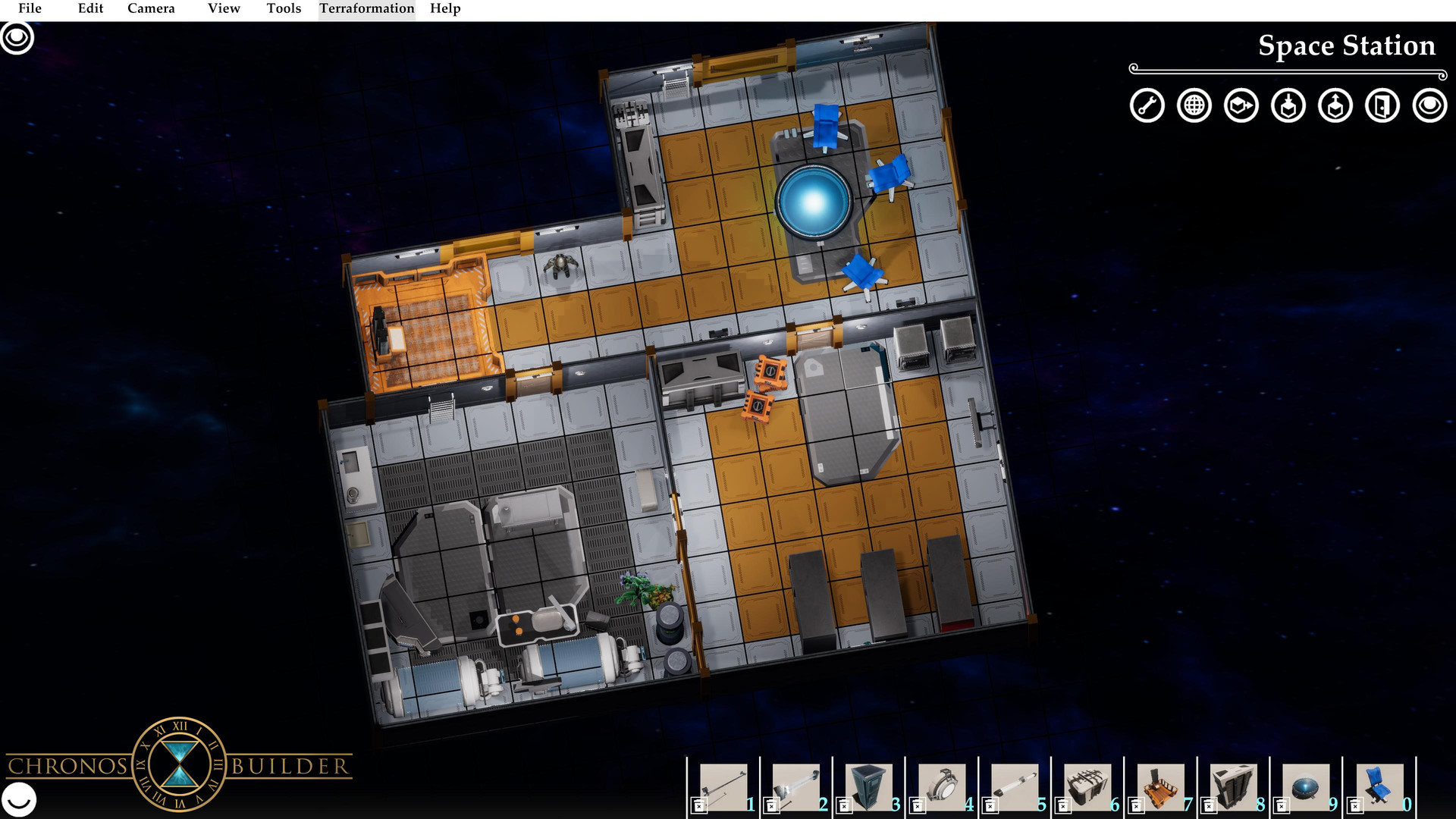Toggle the eye icon below Space Station

(x=1429, y=105)
